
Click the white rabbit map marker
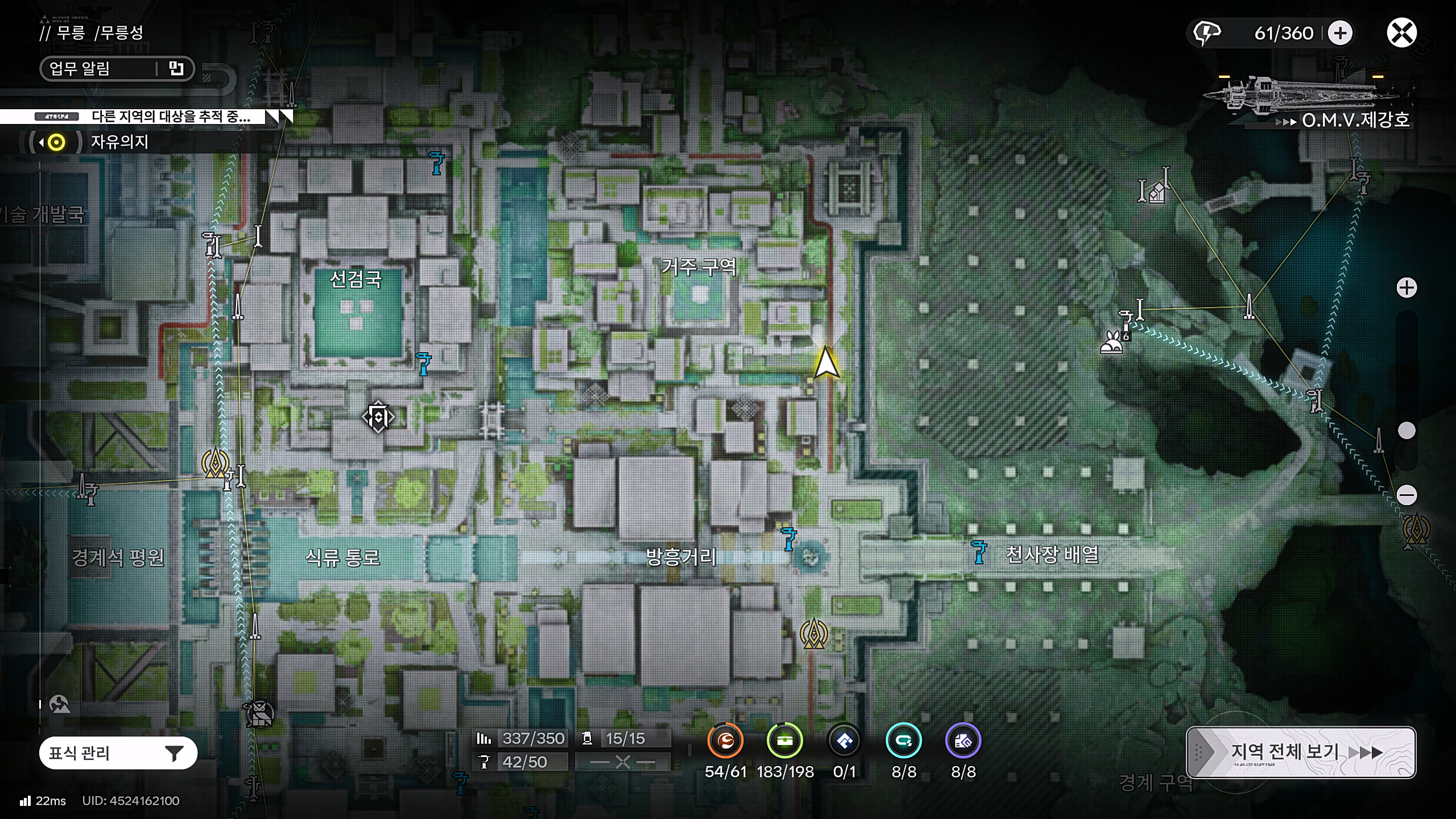pyautogui.click(x=1111, y=344)
